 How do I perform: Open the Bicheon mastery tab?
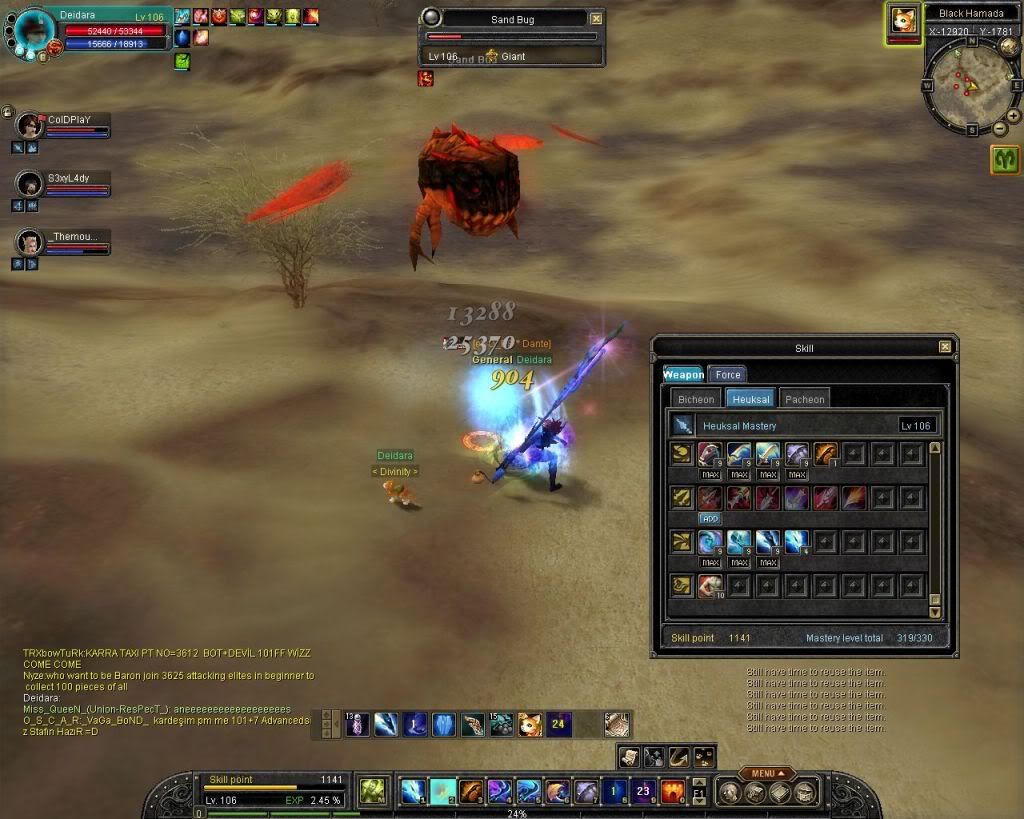696,399
